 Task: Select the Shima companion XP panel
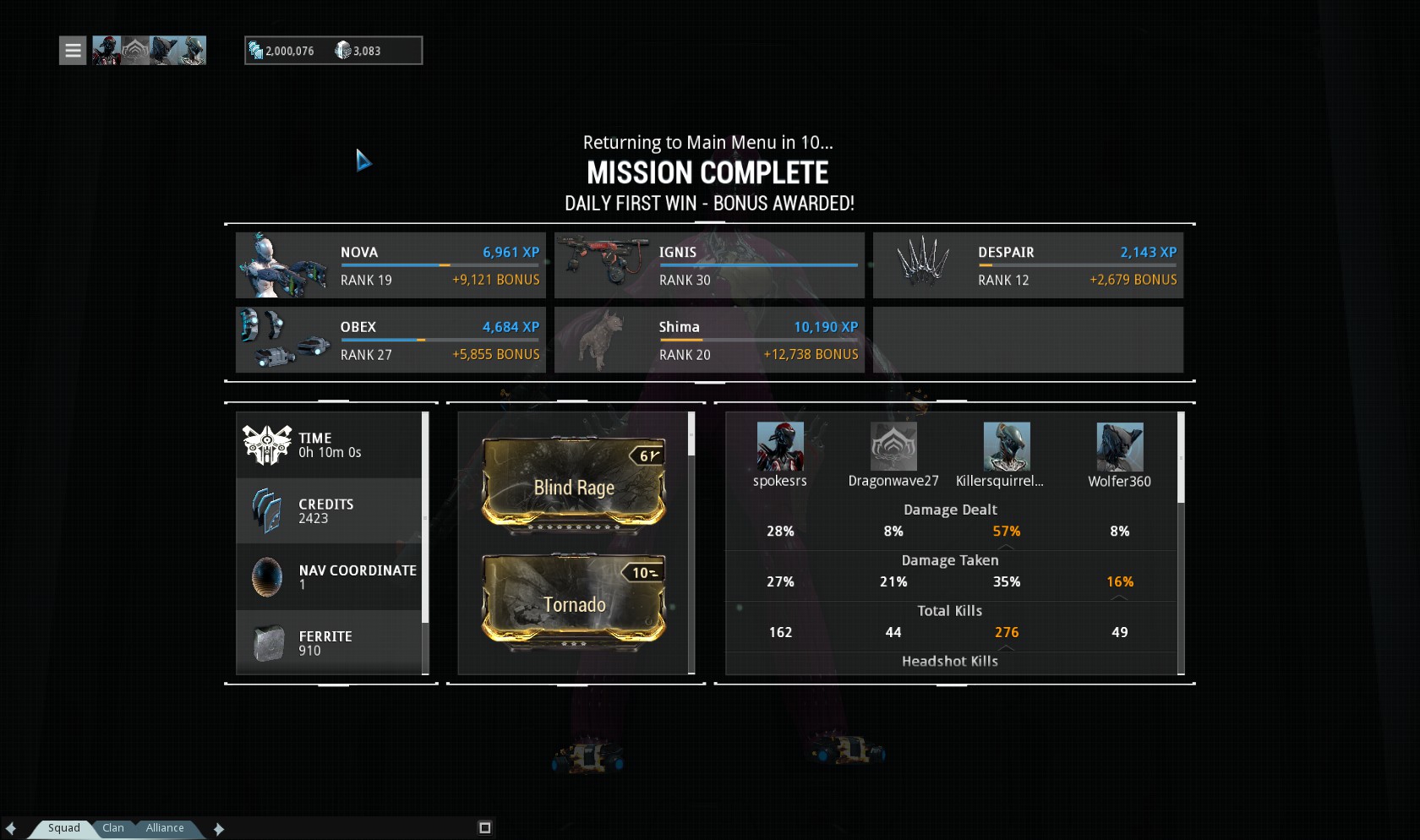coord(709,340)
